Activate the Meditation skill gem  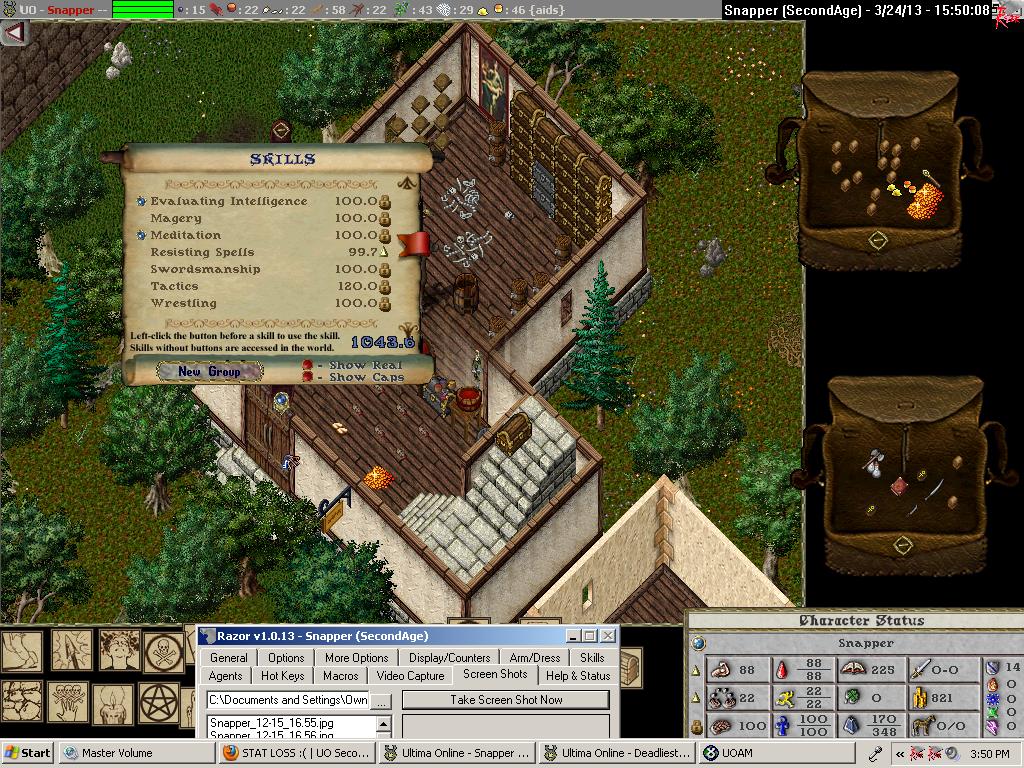[x=142, y=235]
